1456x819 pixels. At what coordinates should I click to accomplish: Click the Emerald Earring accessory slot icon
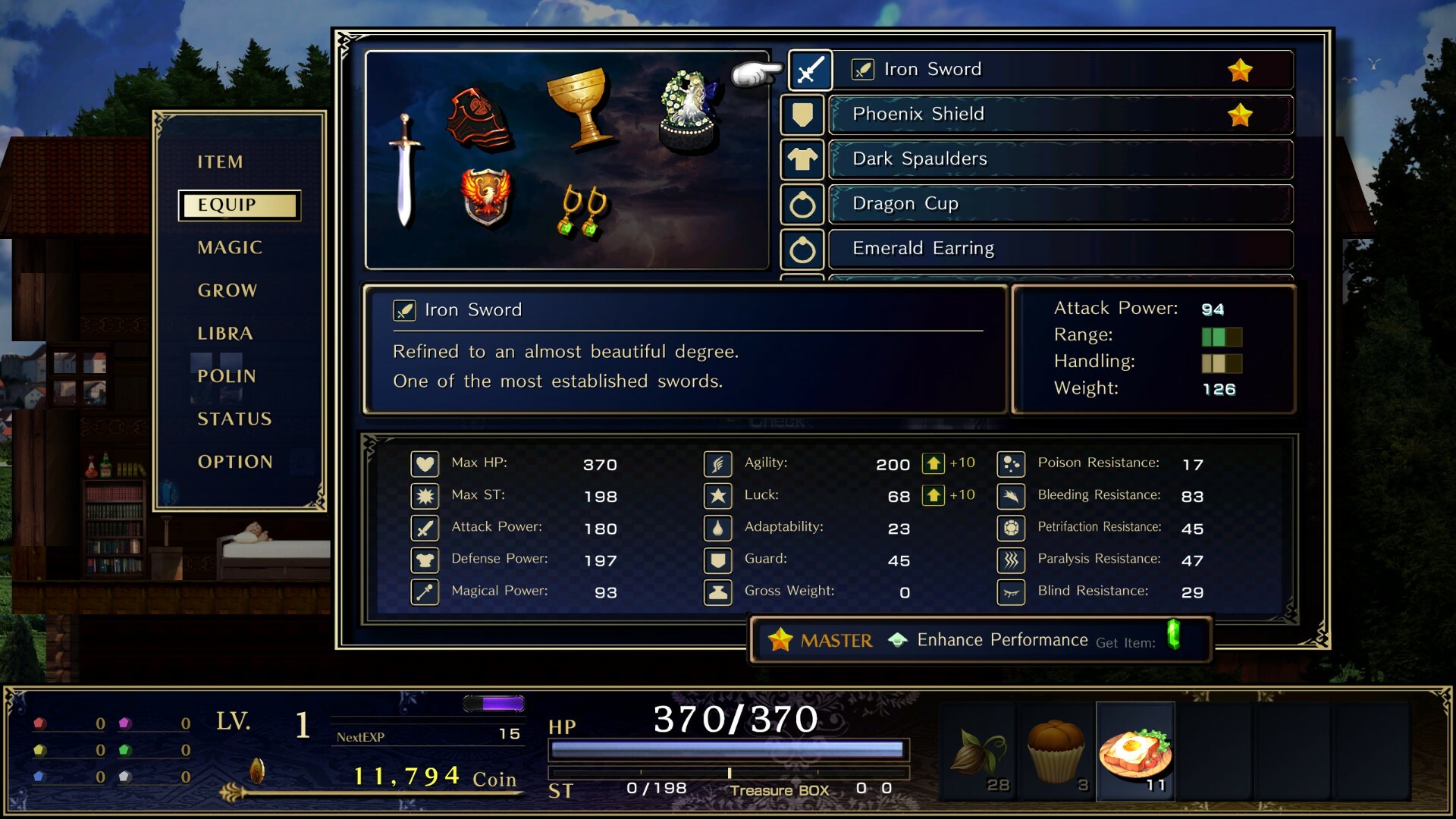tap(802, 249)
